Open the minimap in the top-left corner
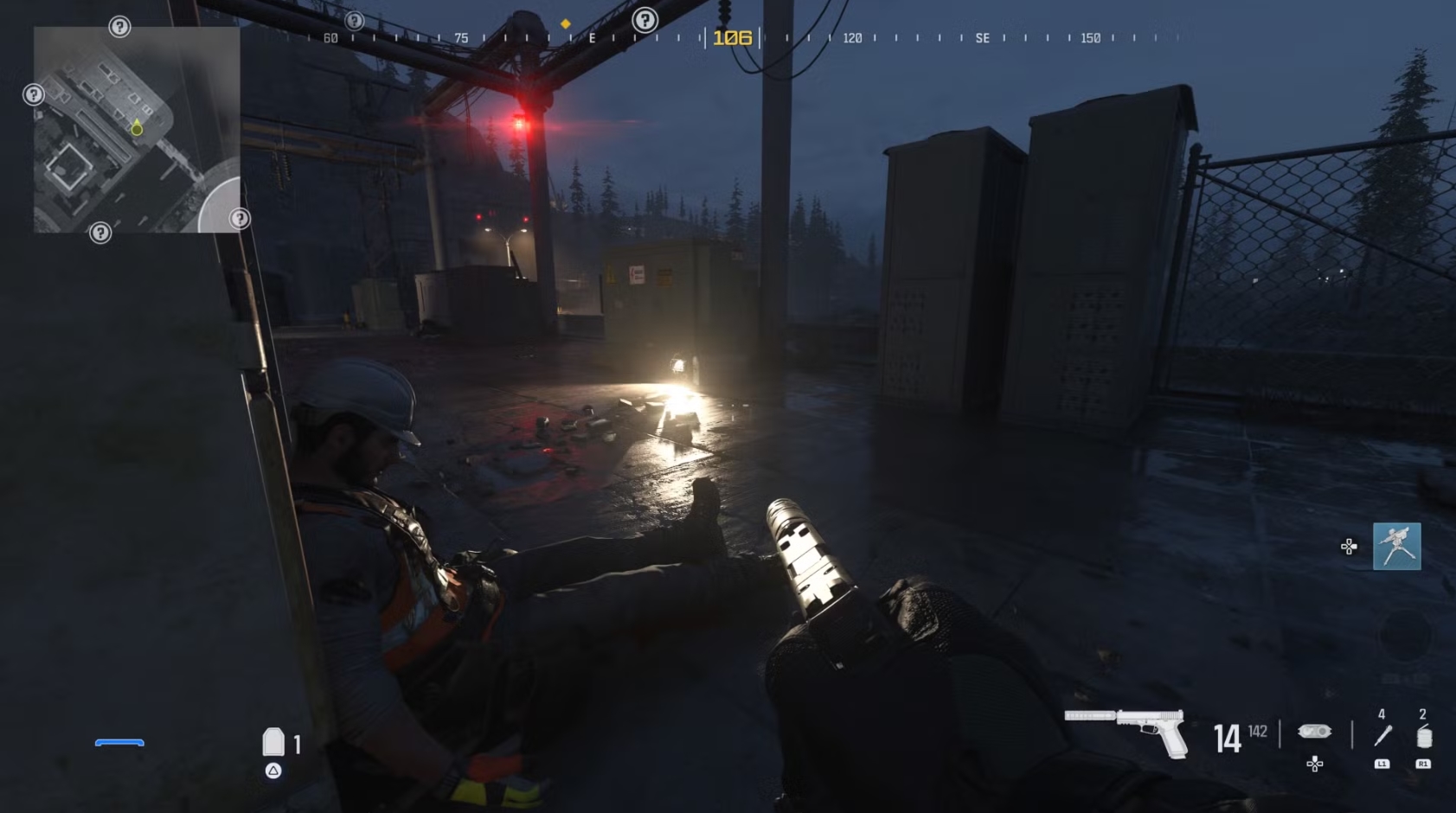This screenshot has height=813, width=1456. pyautogui.click(x=136, y=128)
